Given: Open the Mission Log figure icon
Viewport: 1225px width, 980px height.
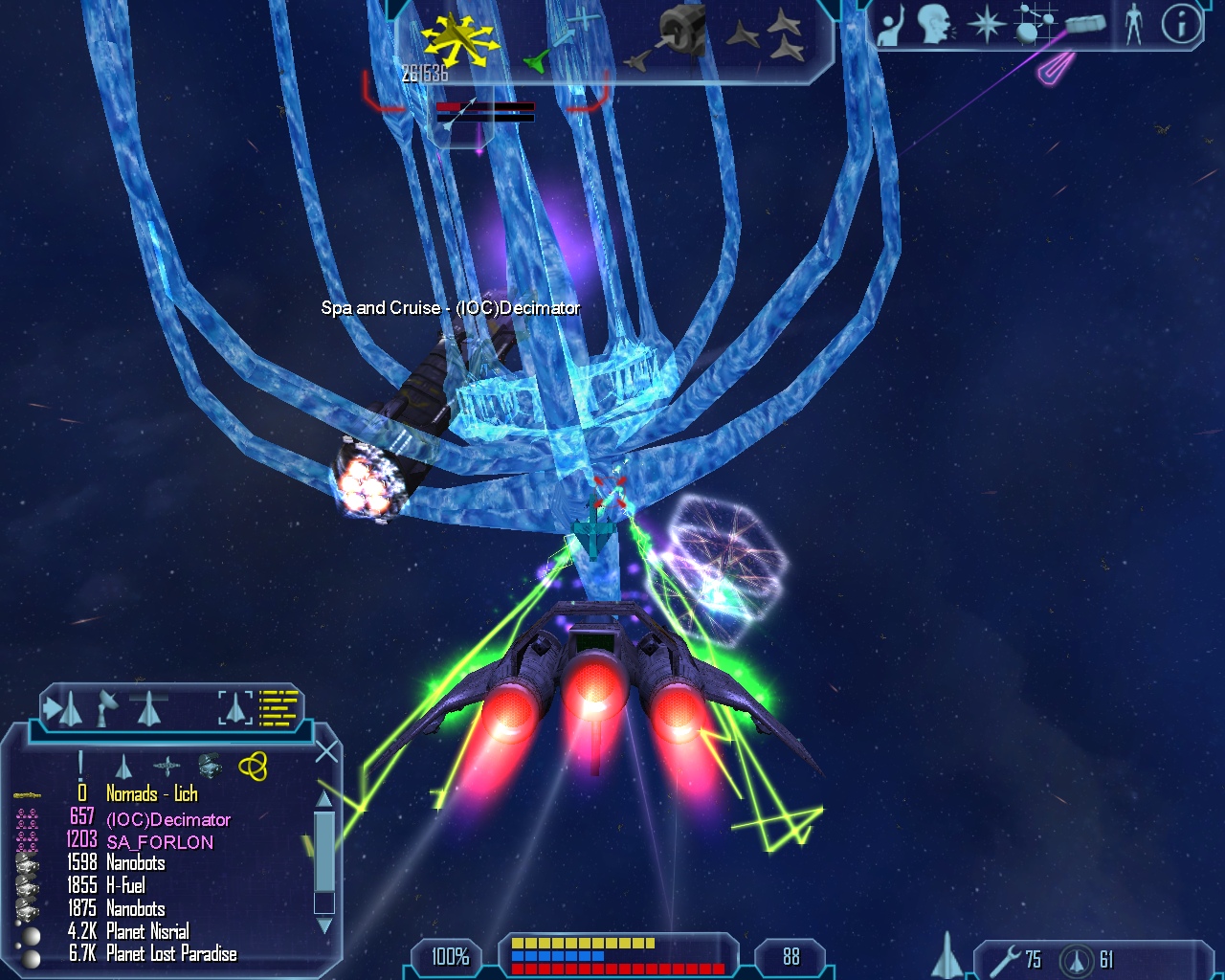Looking at the screenshot, I should tap(891, 26).
